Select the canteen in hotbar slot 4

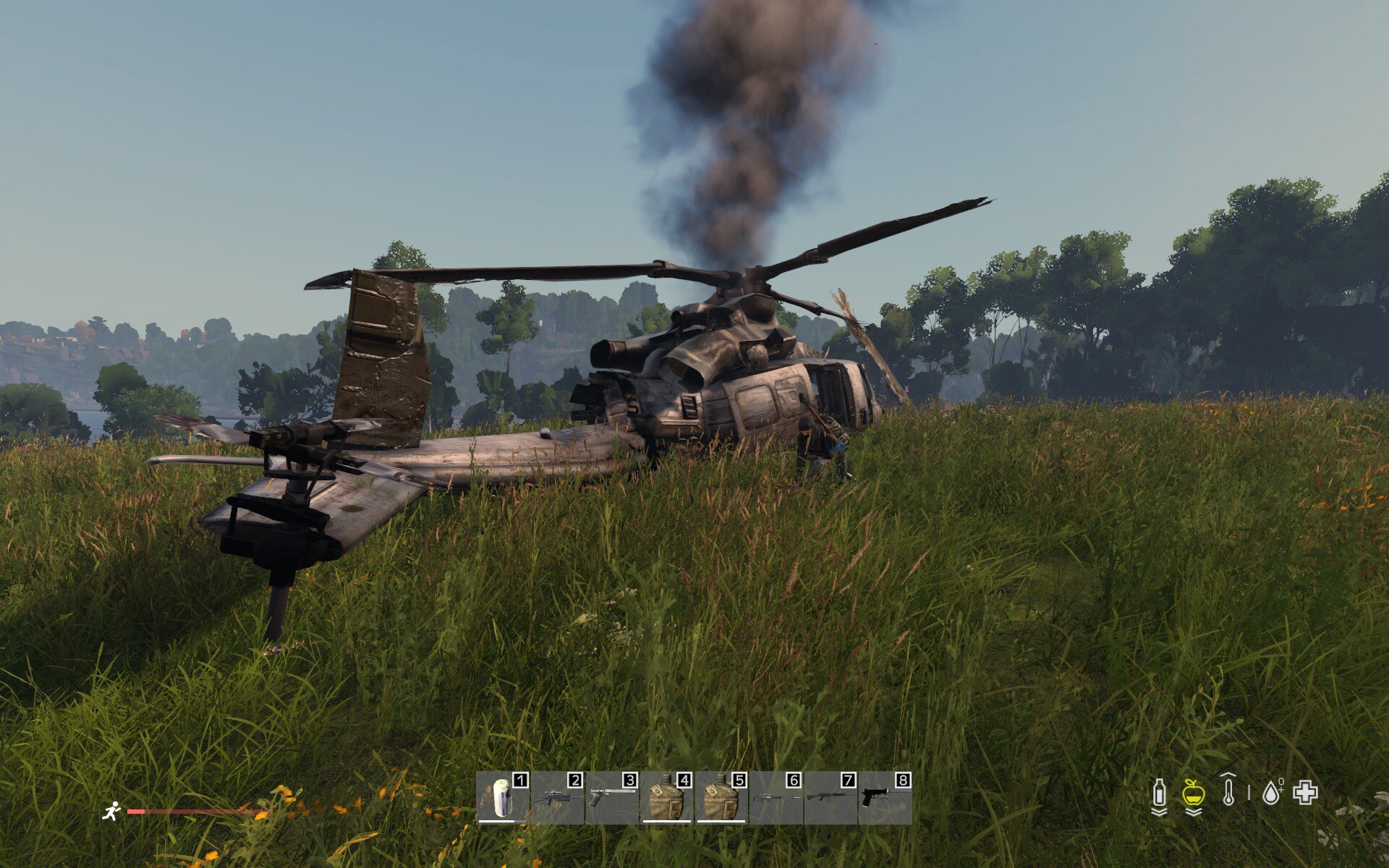click(x=666, y=798)
